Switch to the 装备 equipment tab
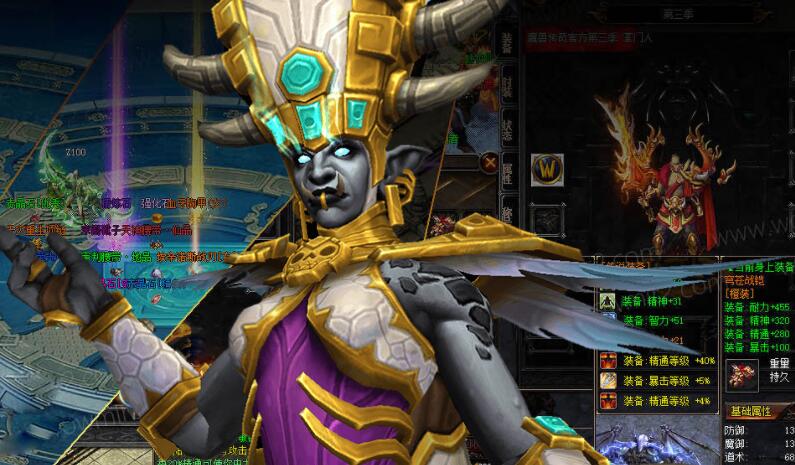Viewport: 795px width, 465px height. 506,44
